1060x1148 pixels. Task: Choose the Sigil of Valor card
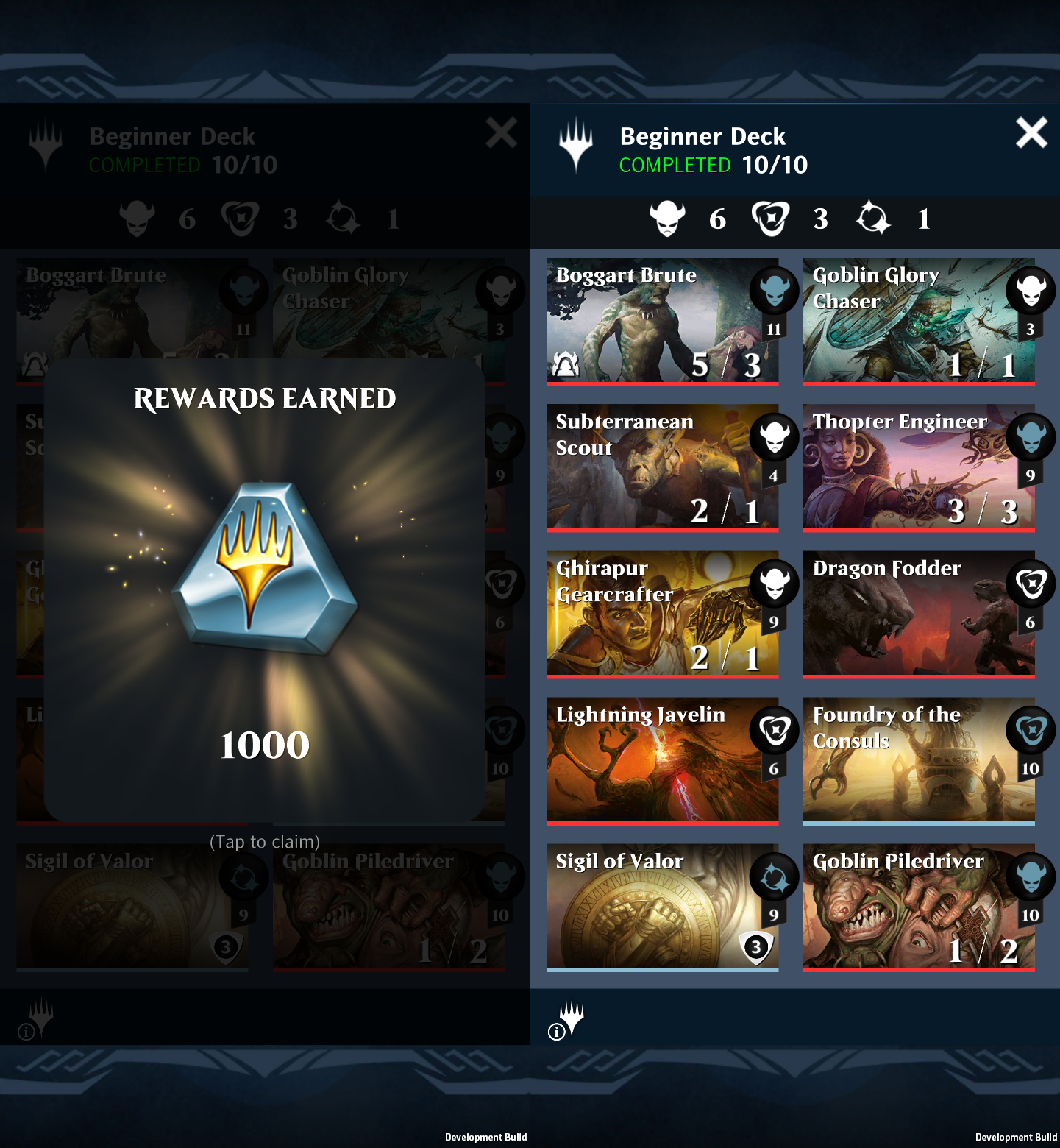662,906
